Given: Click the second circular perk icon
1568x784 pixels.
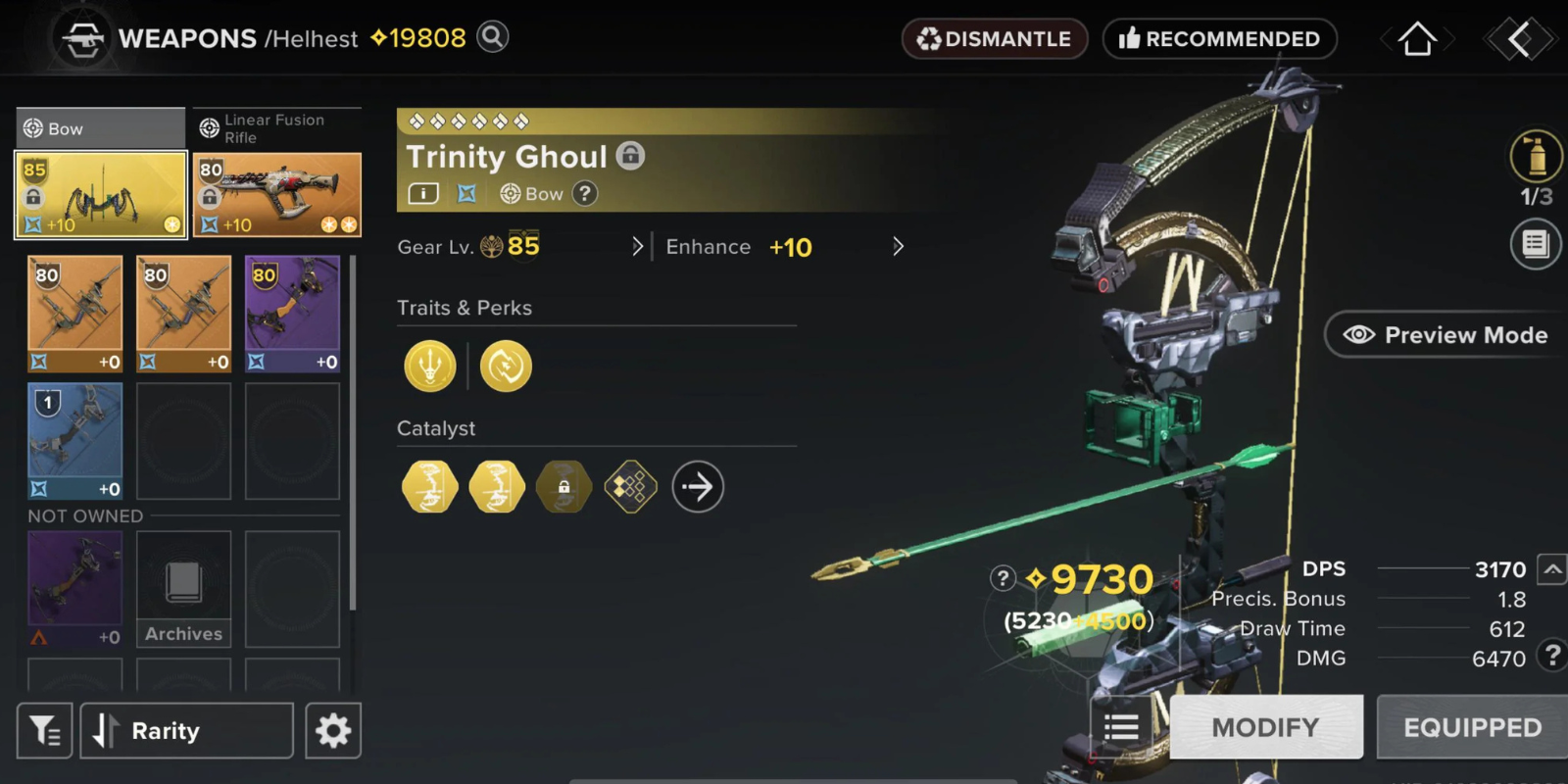Looking at the screenshot, I should click(506, 366).
